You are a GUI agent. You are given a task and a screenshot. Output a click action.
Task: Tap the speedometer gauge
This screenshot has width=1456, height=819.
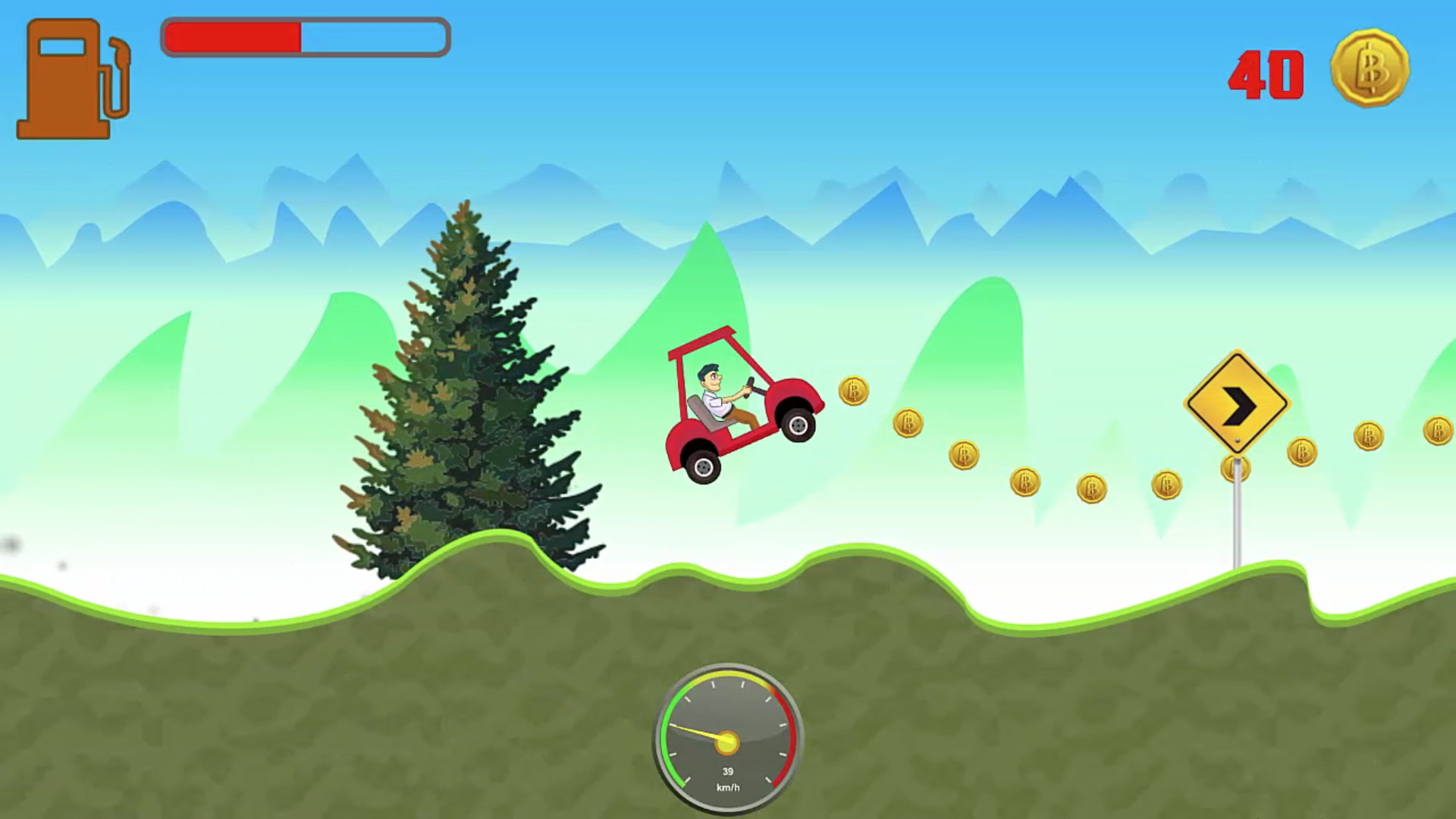(x=728, y=739)
